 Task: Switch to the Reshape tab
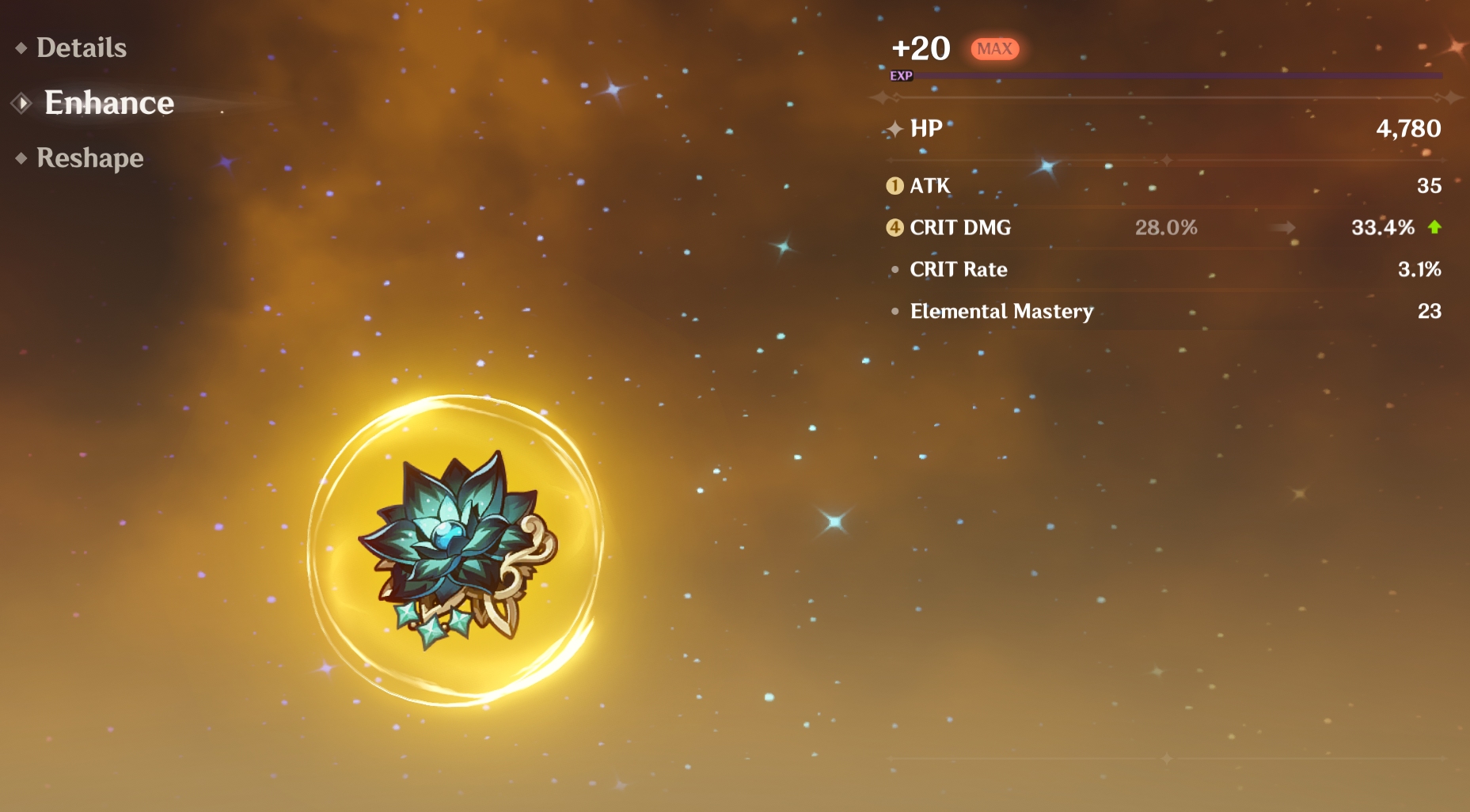pyautogui.click(x=89, y=158)
